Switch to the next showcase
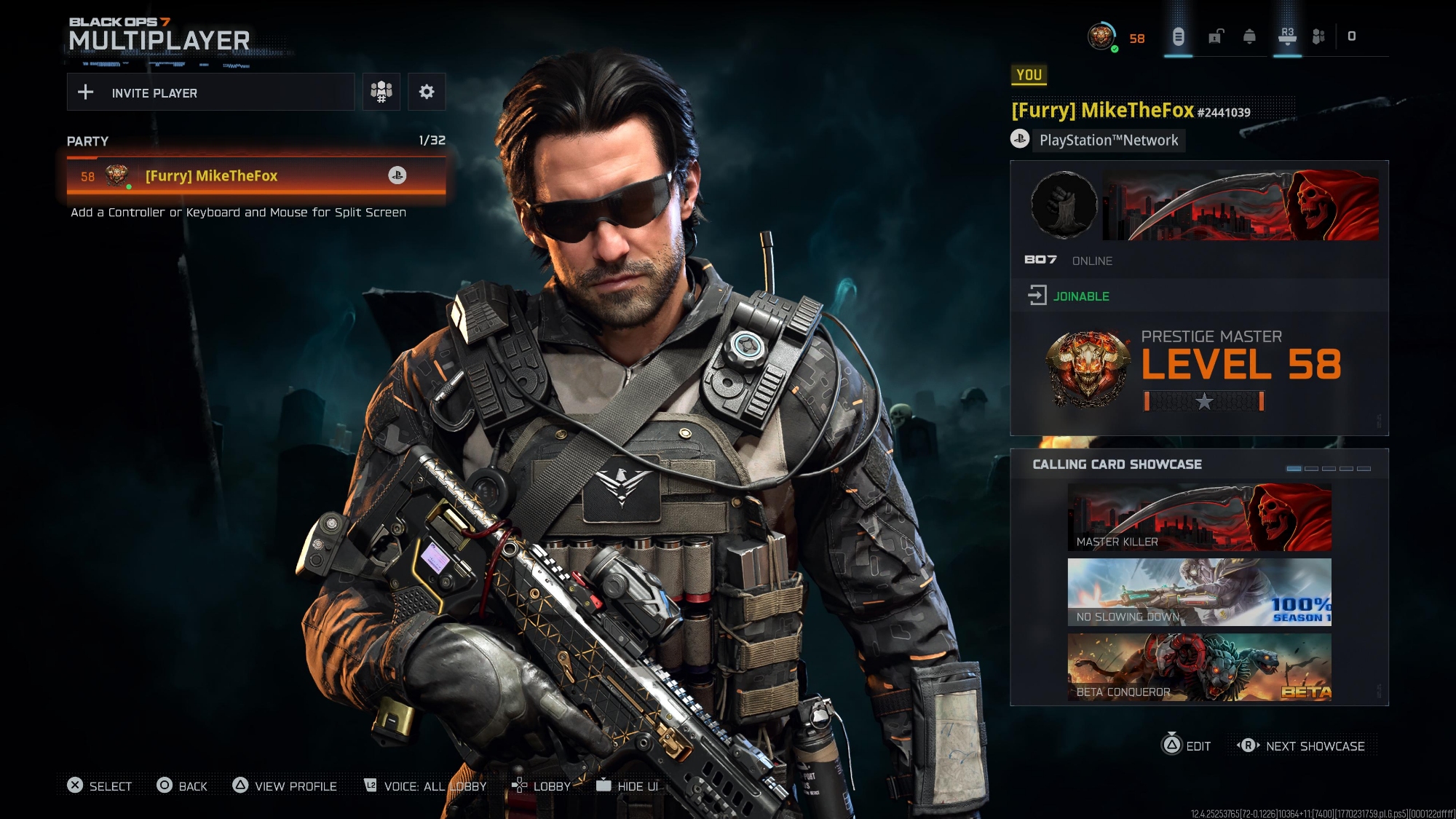 [1303, 746]
